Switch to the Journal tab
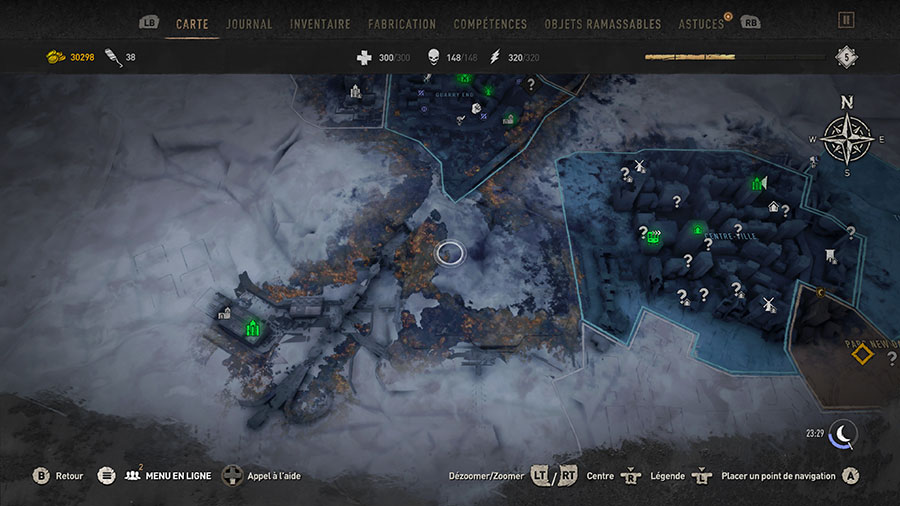900x506 pixels. [x=249, y=23]
